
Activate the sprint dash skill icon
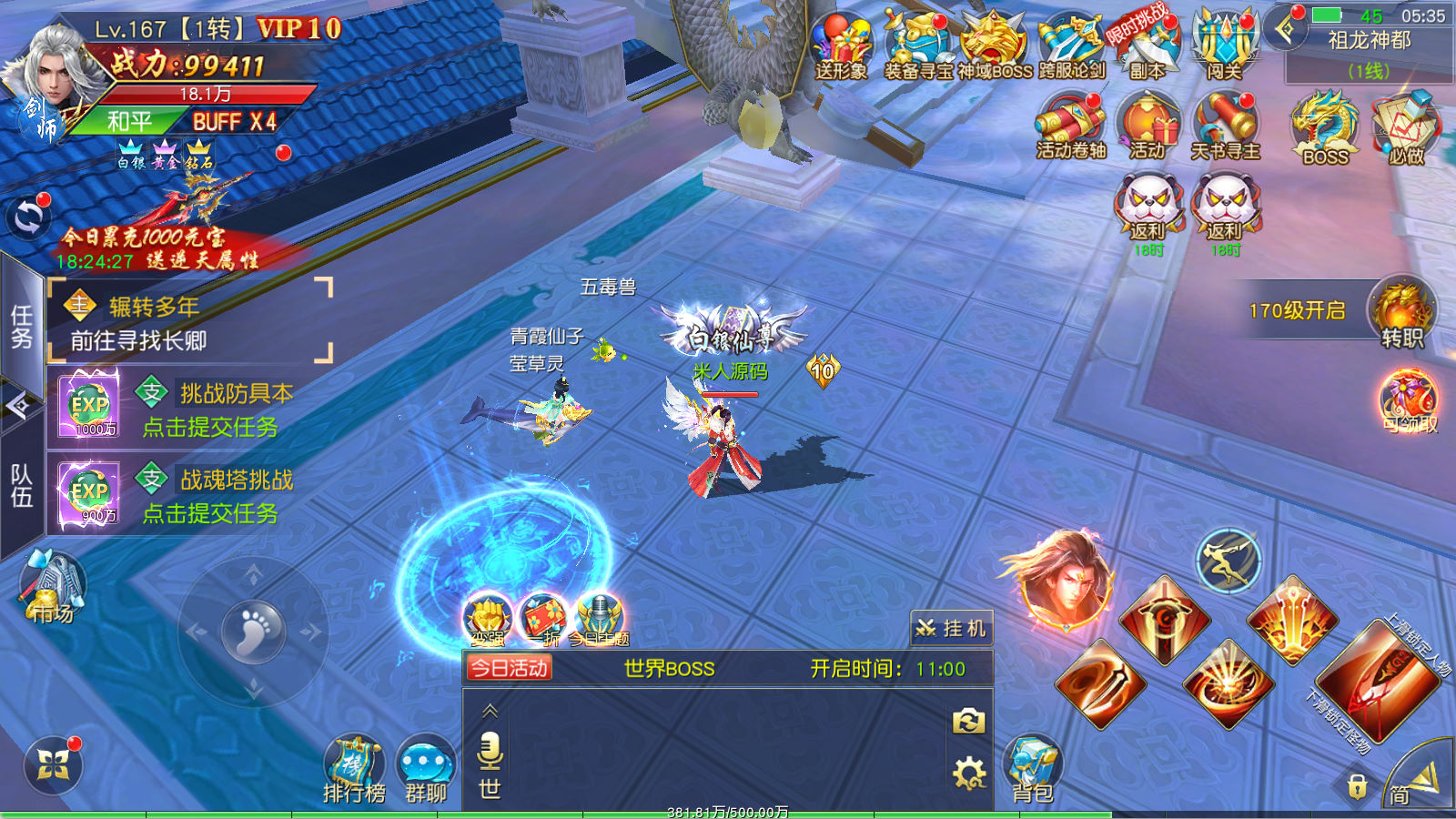click(x=1228, y=561)
